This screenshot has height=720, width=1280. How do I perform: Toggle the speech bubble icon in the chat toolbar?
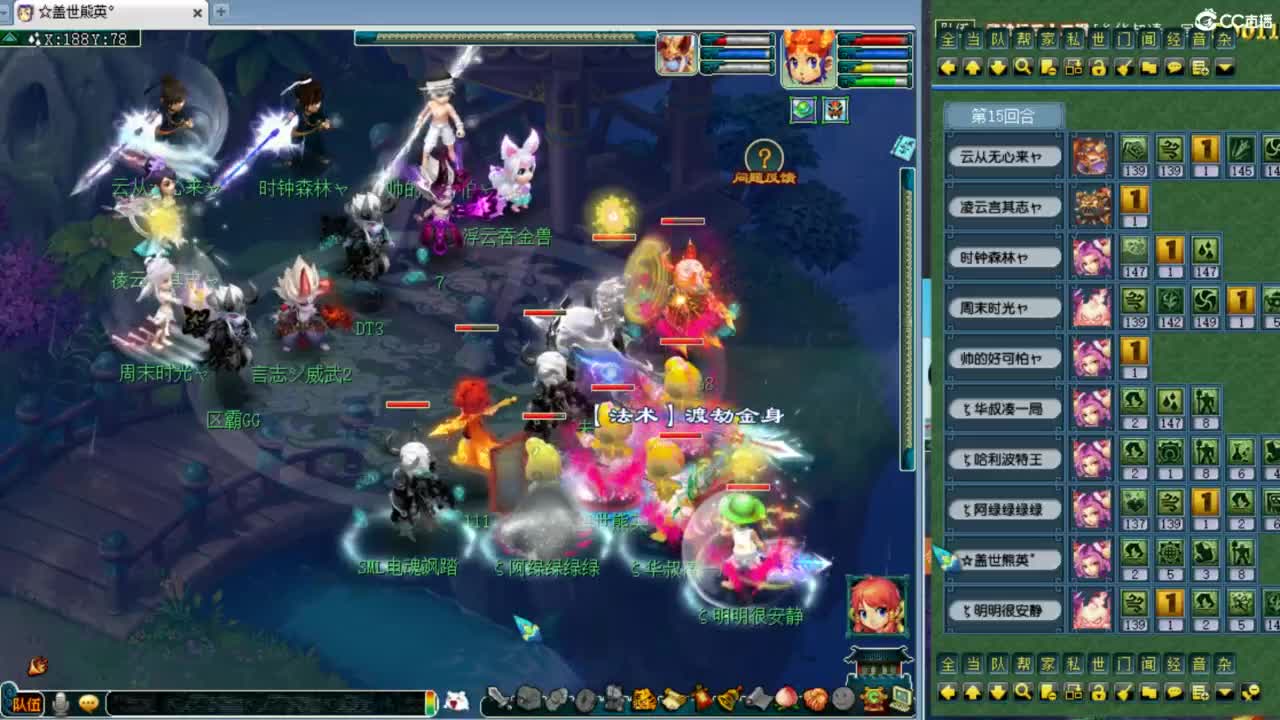(x=1174, y=68)
